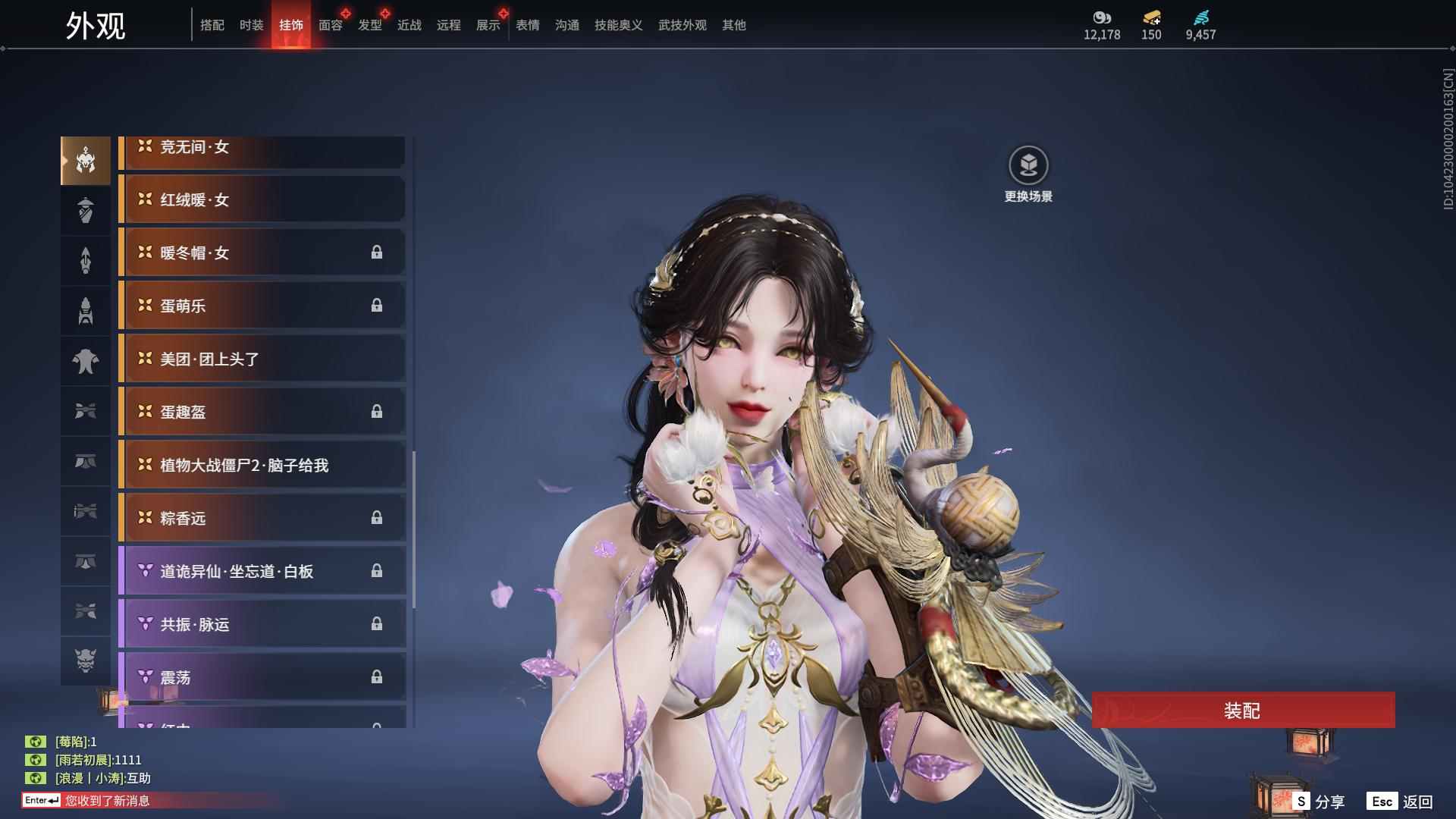The height and width of the screenshot is (819, 1456).
Task: Open the 表情 tab
Action: click(528, 25)
